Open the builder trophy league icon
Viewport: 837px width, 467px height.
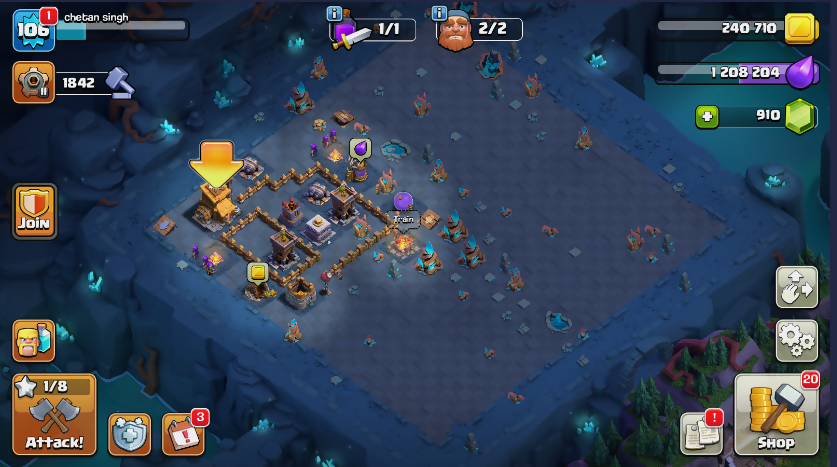point(34,82)
